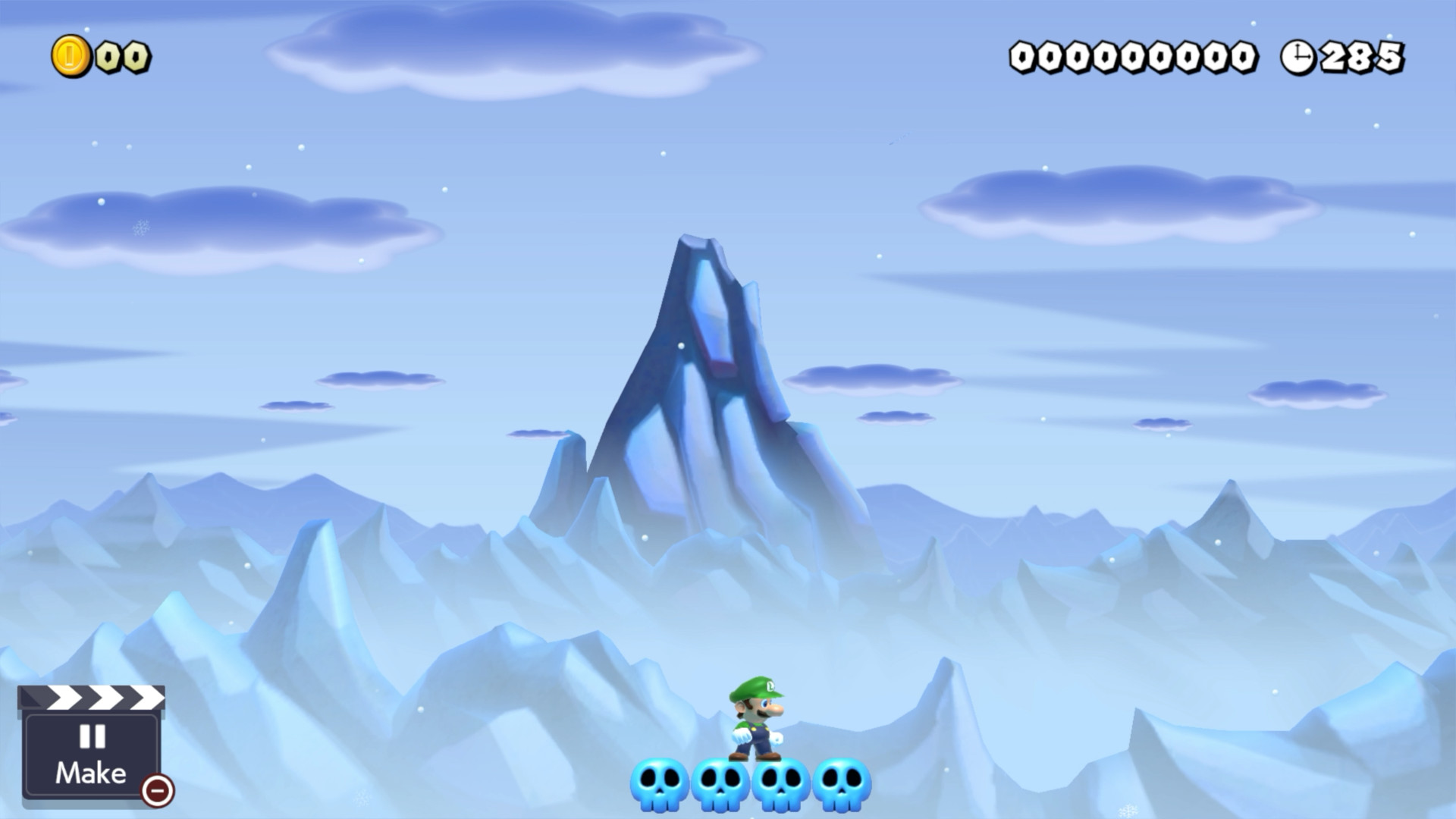
Task: Click the pause symbol inside the Make panel
Action: coord(91,736)
